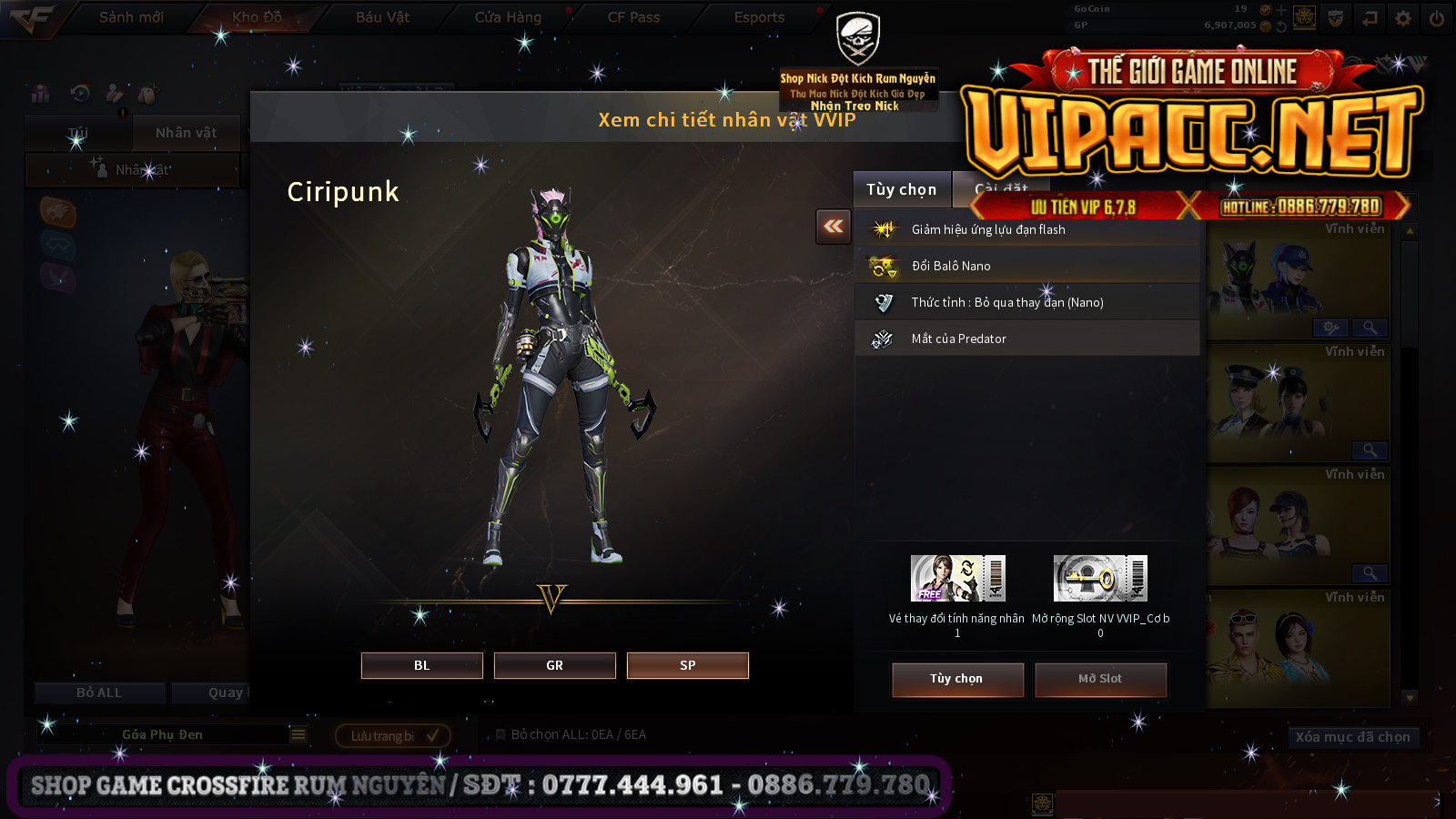
Task: Click the Lưu trang bị button
Action: point(392,735)
